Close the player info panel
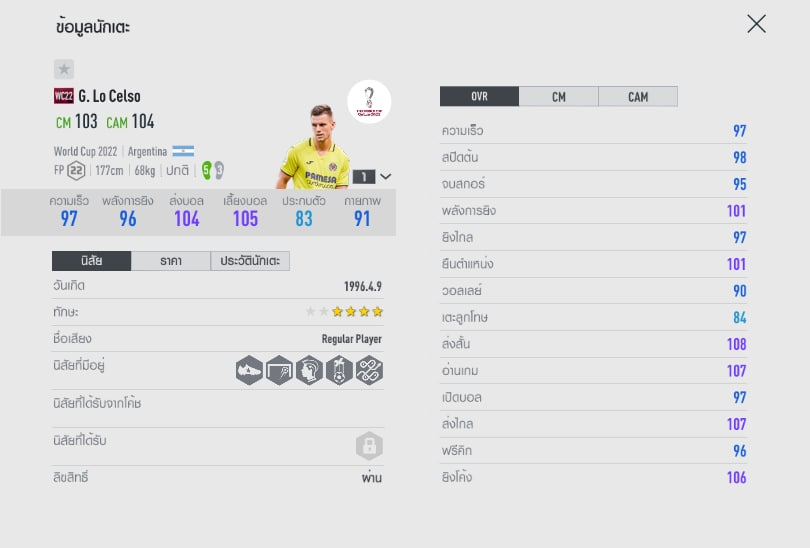Screen dimensions: 810x548 pyautogui.click(x=756, y=24)
